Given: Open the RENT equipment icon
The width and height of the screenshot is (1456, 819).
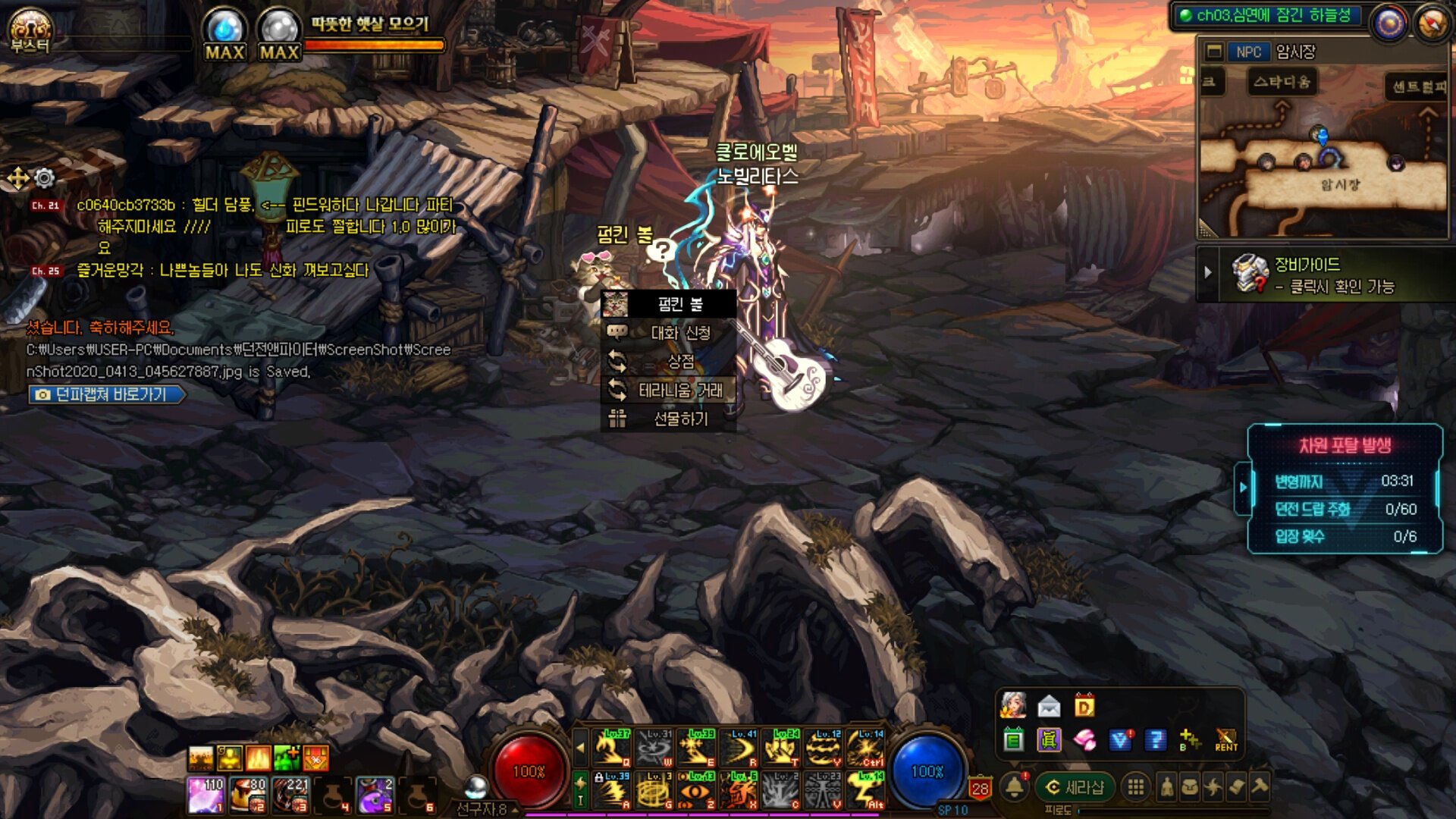Looking at the screenshot, I should point(1225,739).
